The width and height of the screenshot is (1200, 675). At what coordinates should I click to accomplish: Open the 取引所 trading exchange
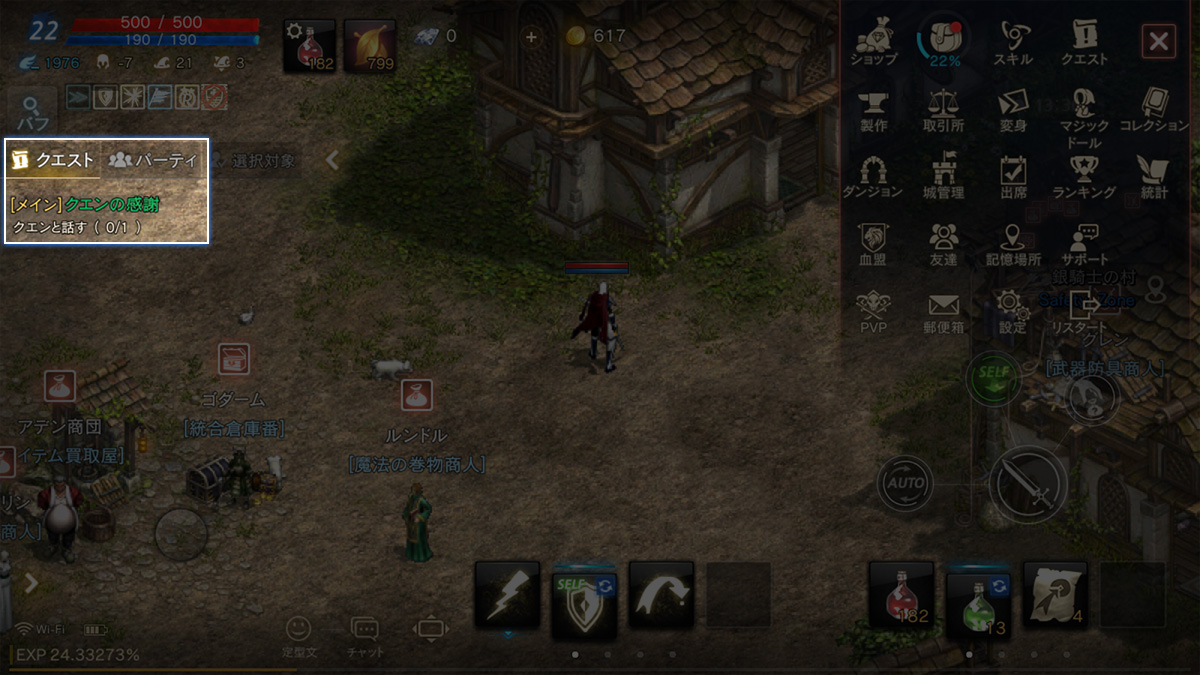[943, 109]
